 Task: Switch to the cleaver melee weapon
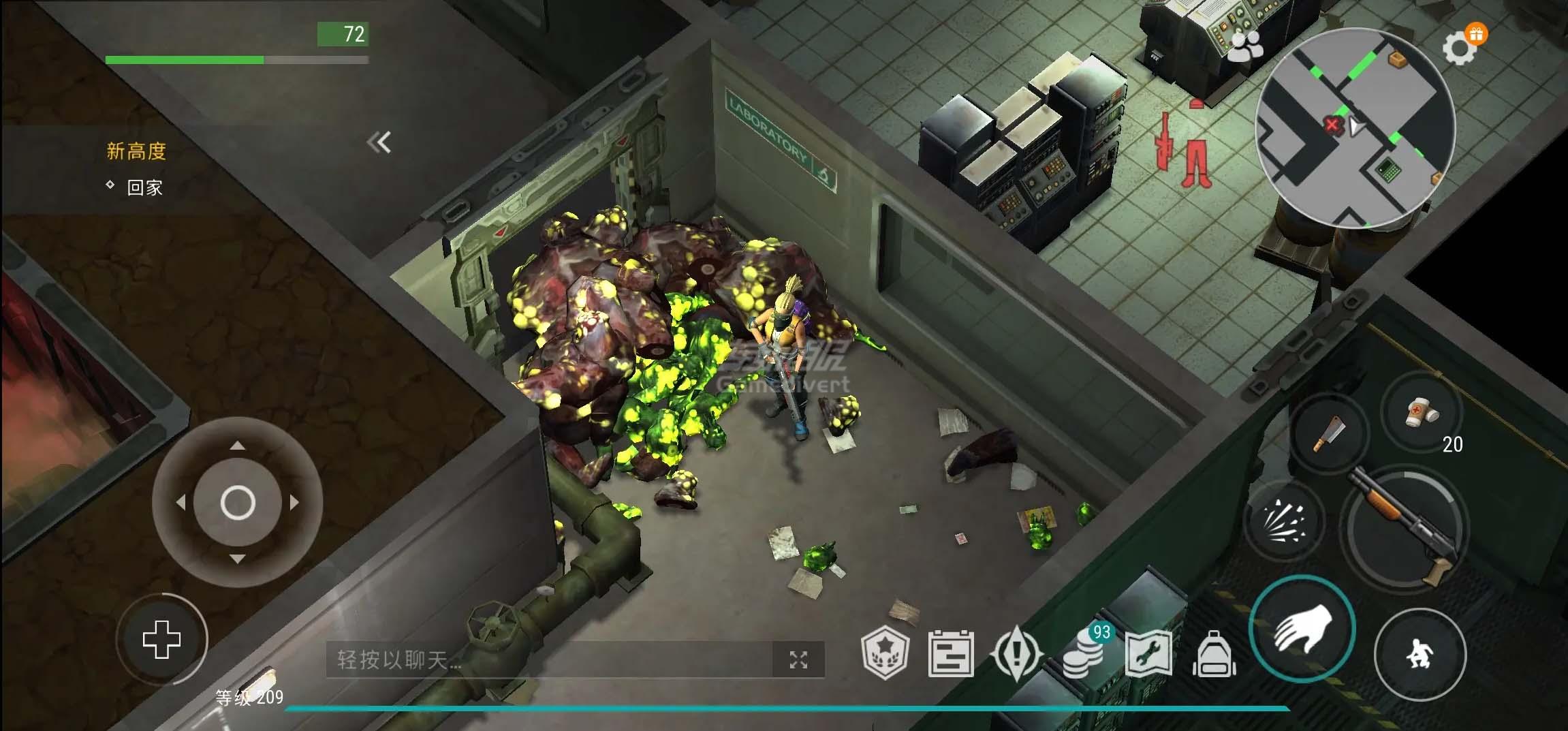[1329, 434]
